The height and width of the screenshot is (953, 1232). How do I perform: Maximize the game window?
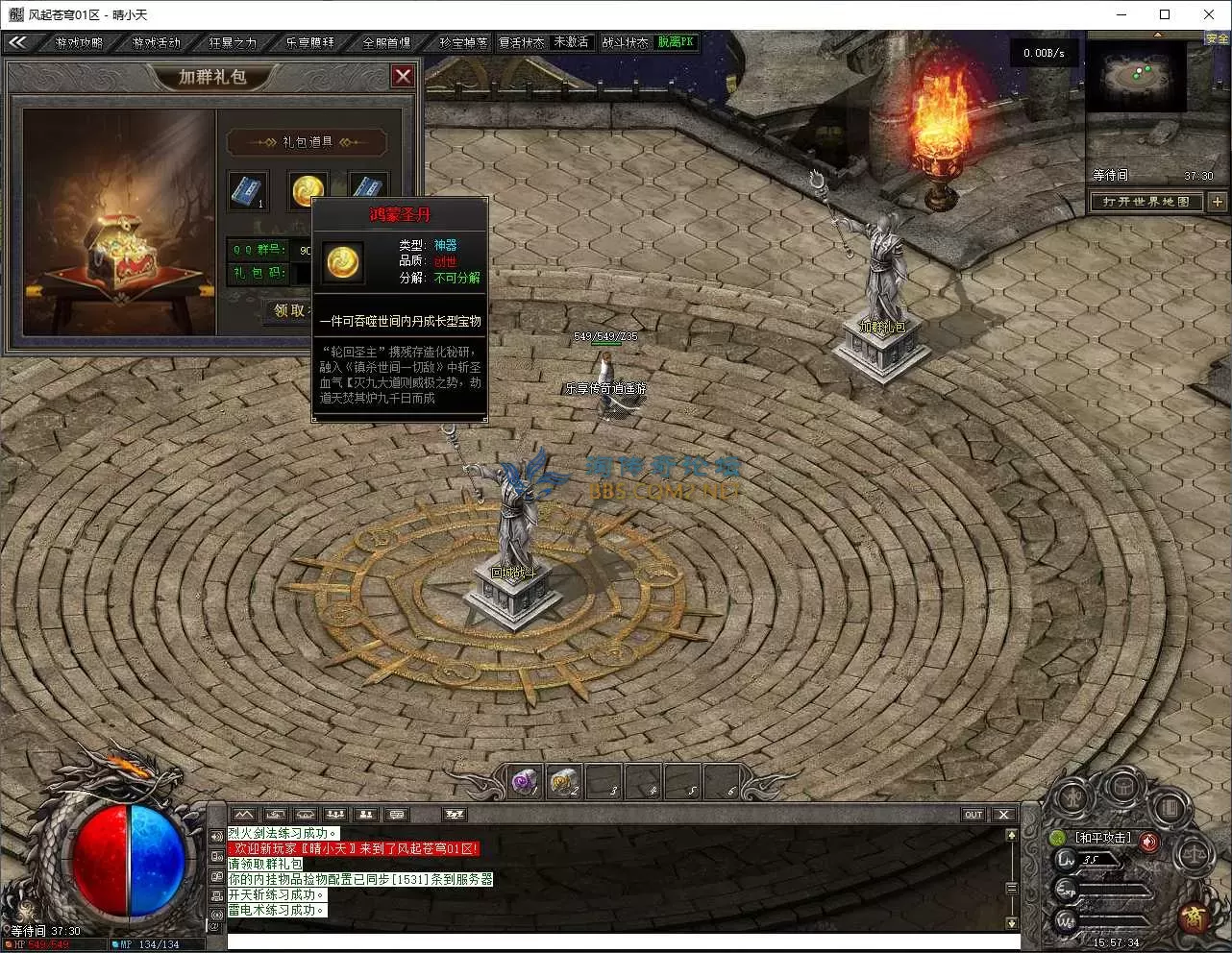click(1165, 14)
